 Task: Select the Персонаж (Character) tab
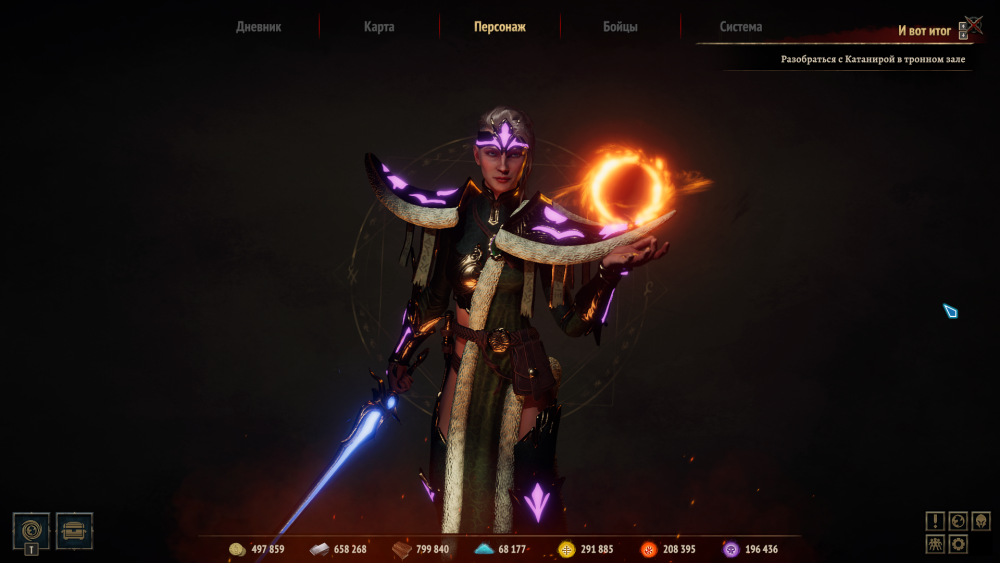tap(500, 27)
